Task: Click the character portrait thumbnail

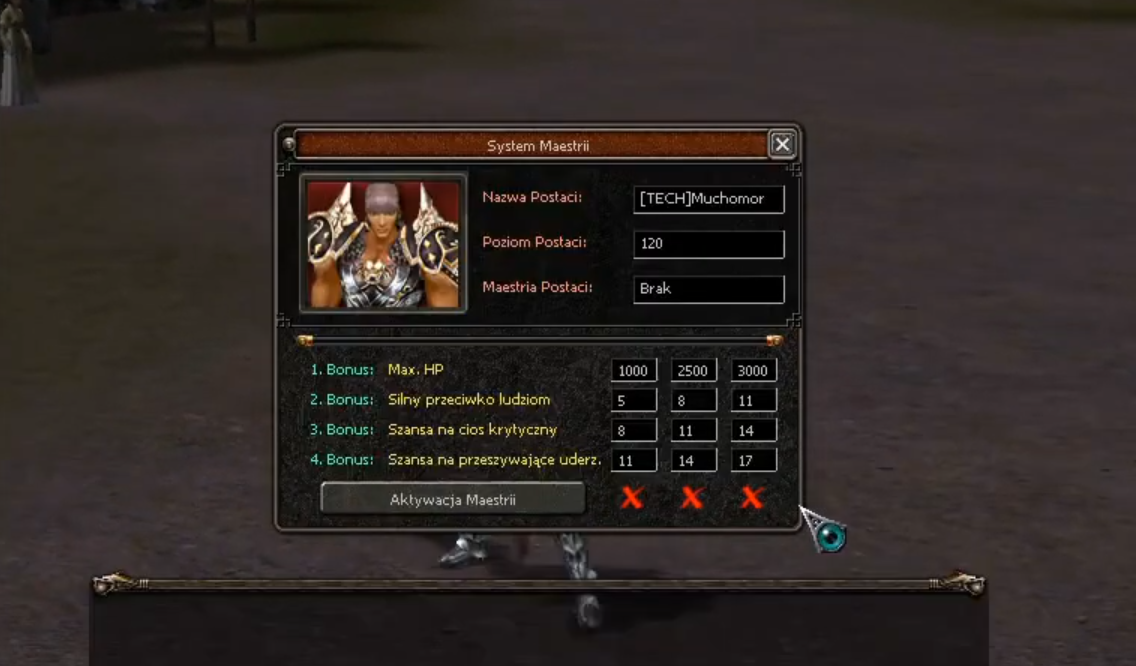Action: (x=383, y=243)
